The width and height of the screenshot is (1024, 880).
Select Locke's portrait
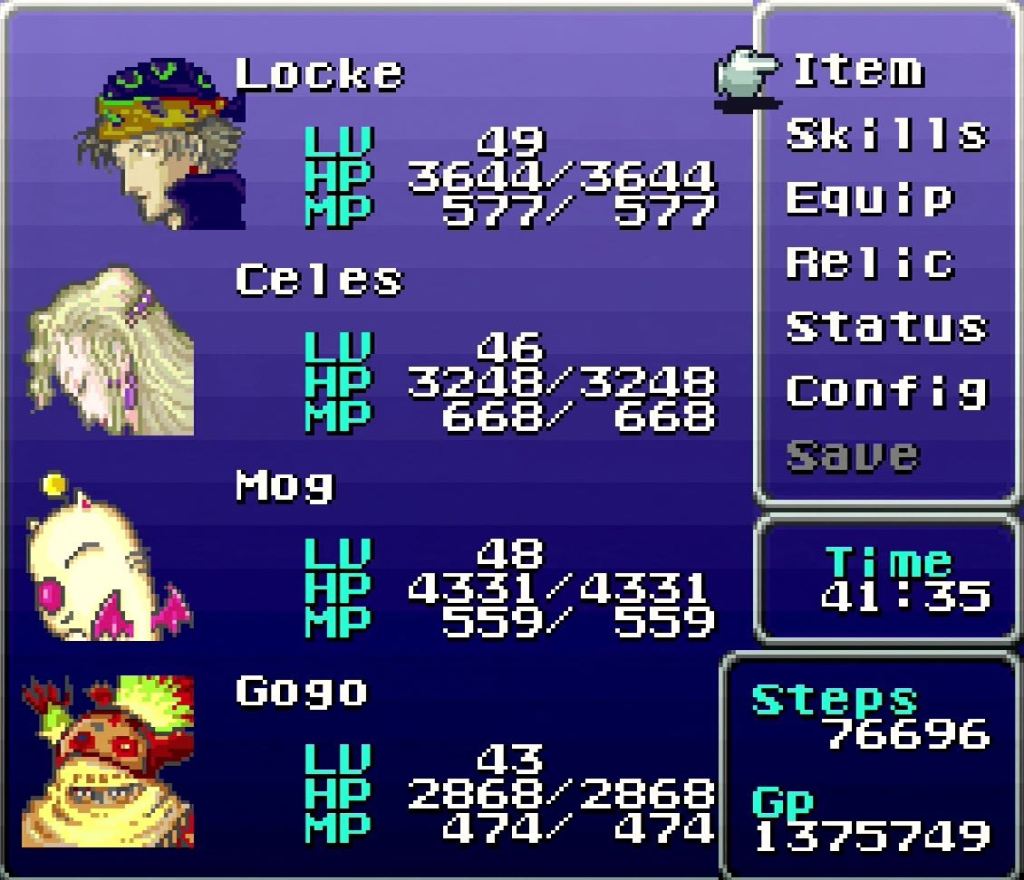click(160, 146)
